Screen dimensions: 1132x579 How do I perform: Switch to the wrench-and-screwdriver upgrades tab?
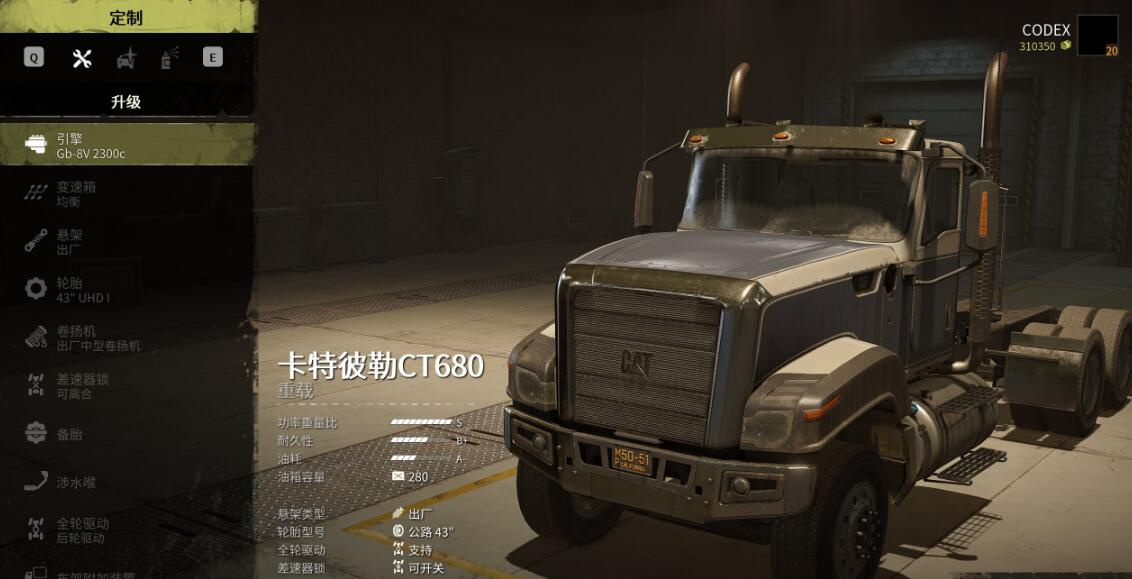[x=82, y=58]
